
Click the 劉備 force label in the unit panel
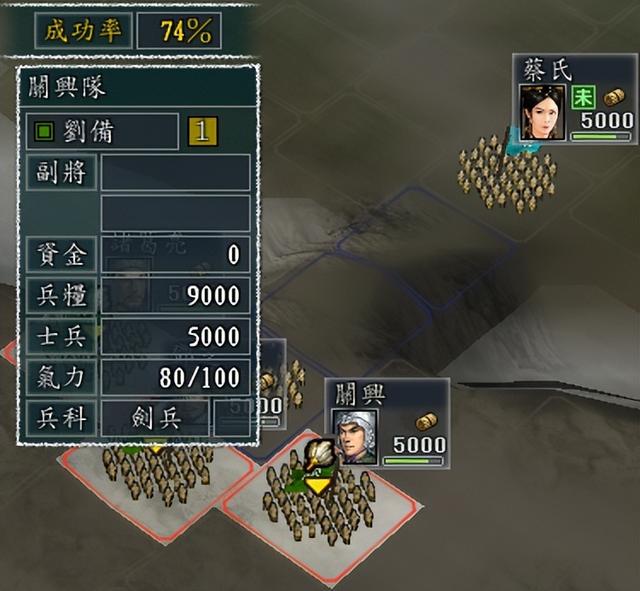pos(101,131)
